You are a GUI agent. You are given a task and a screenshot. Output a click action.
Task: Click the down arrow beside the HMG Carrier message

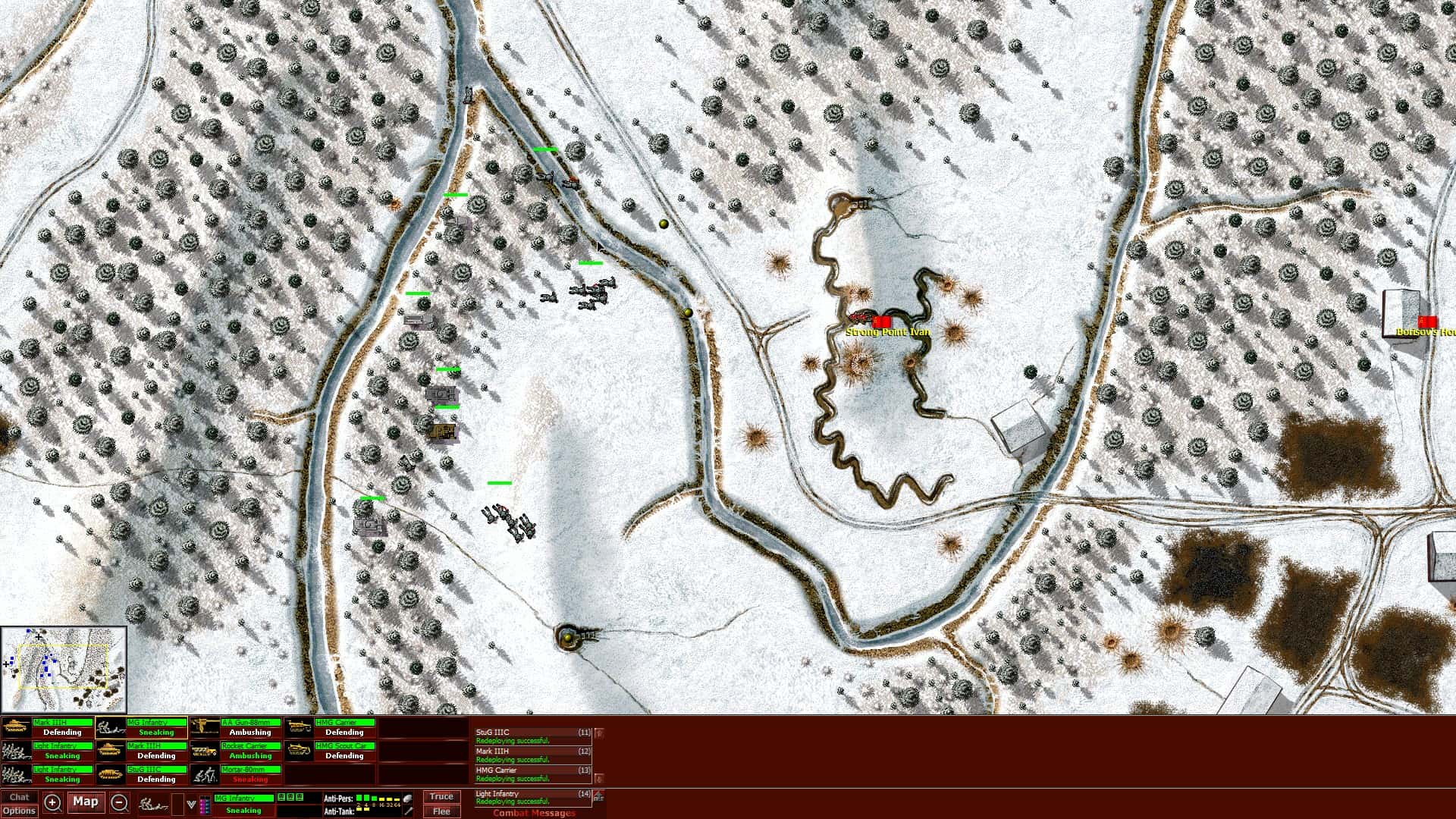(x=598, y=778)
